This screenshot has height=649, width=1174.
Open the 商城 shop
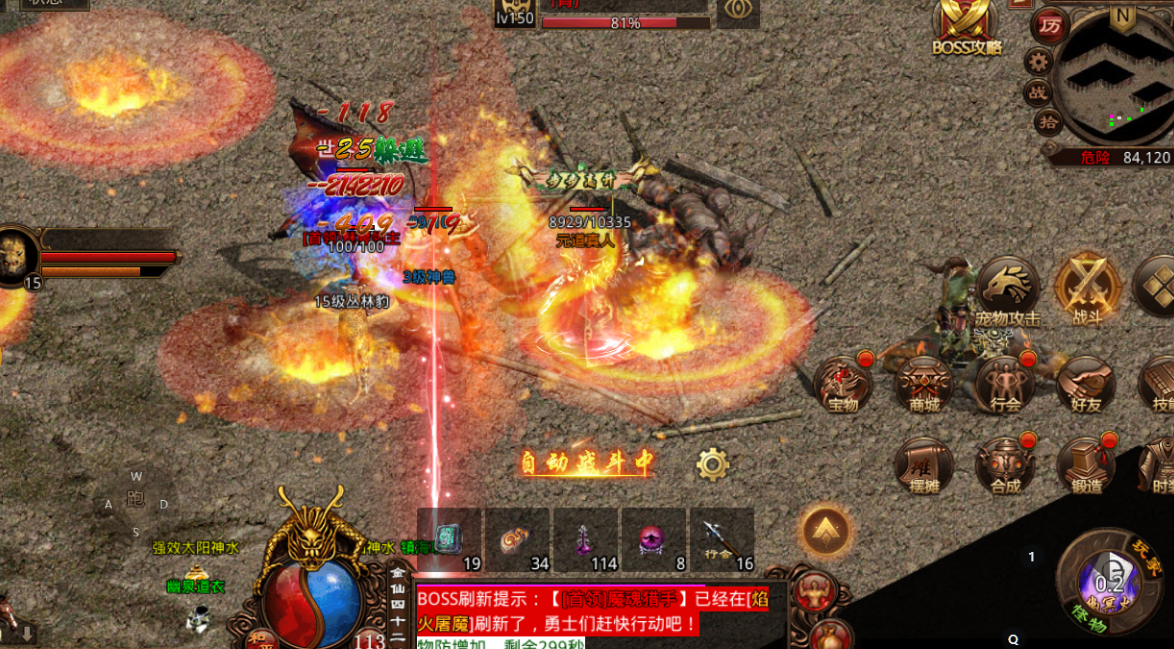click(923, 384)
